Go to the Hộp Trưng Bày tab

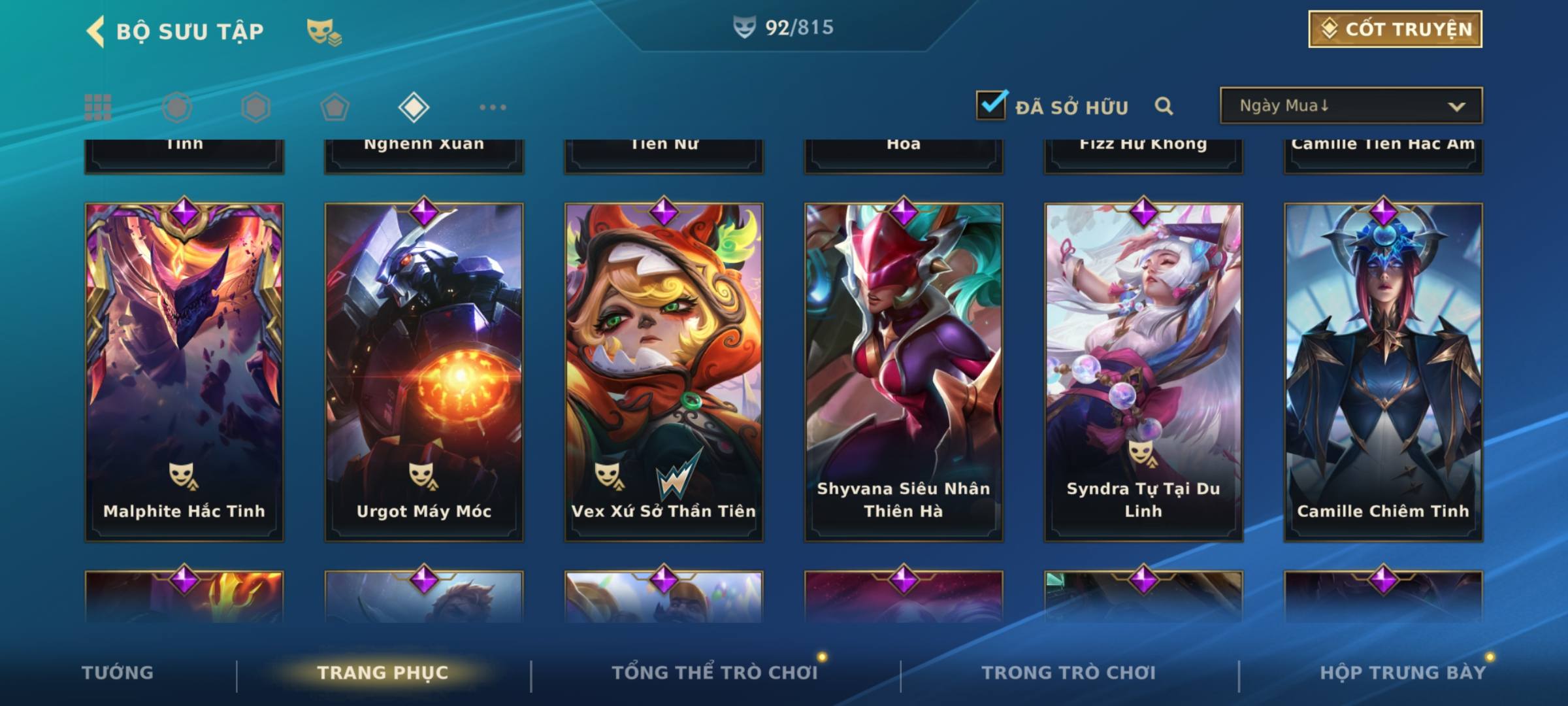click(x=1403, y=673)
